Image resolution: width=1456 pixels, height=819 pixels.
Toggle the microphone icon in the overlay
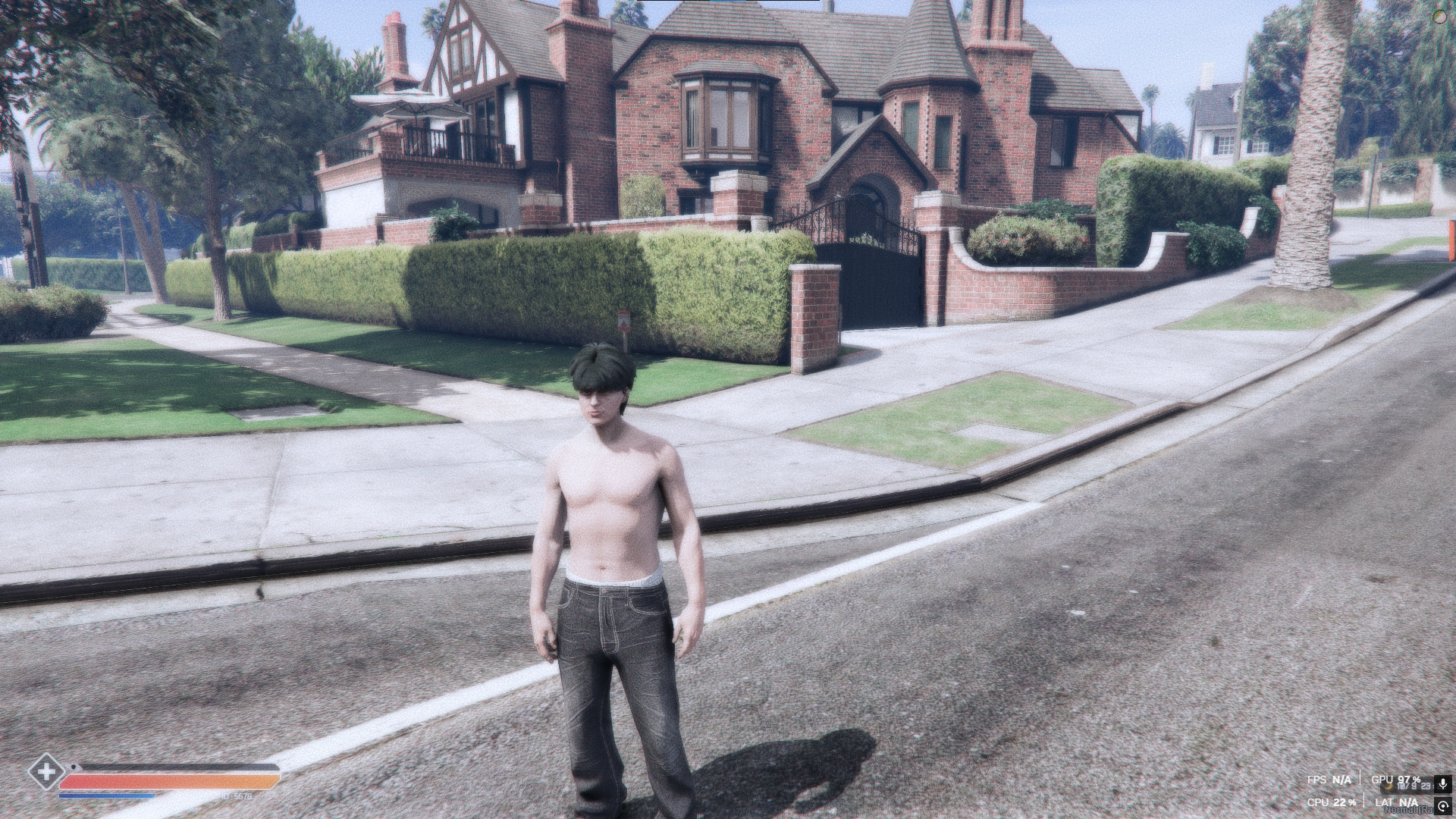(1442, 783)
